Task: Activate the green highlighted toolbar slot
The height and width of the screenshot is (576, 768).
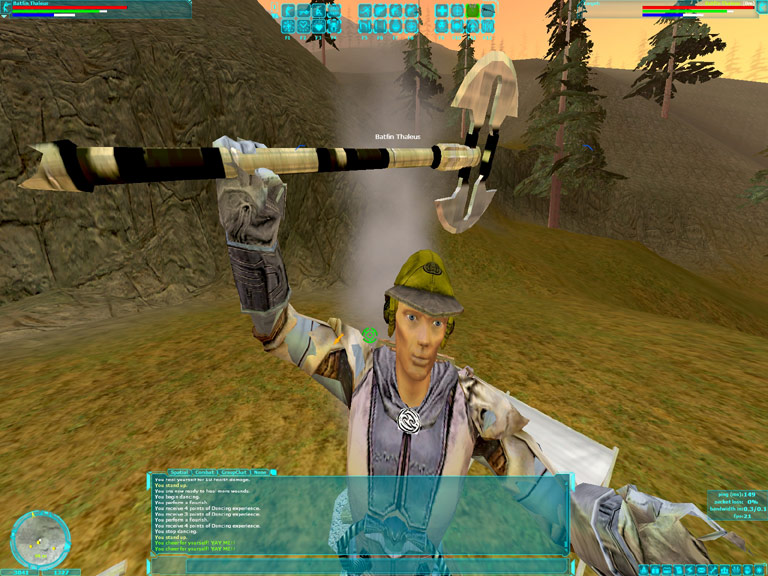Action: coord(472,11)
